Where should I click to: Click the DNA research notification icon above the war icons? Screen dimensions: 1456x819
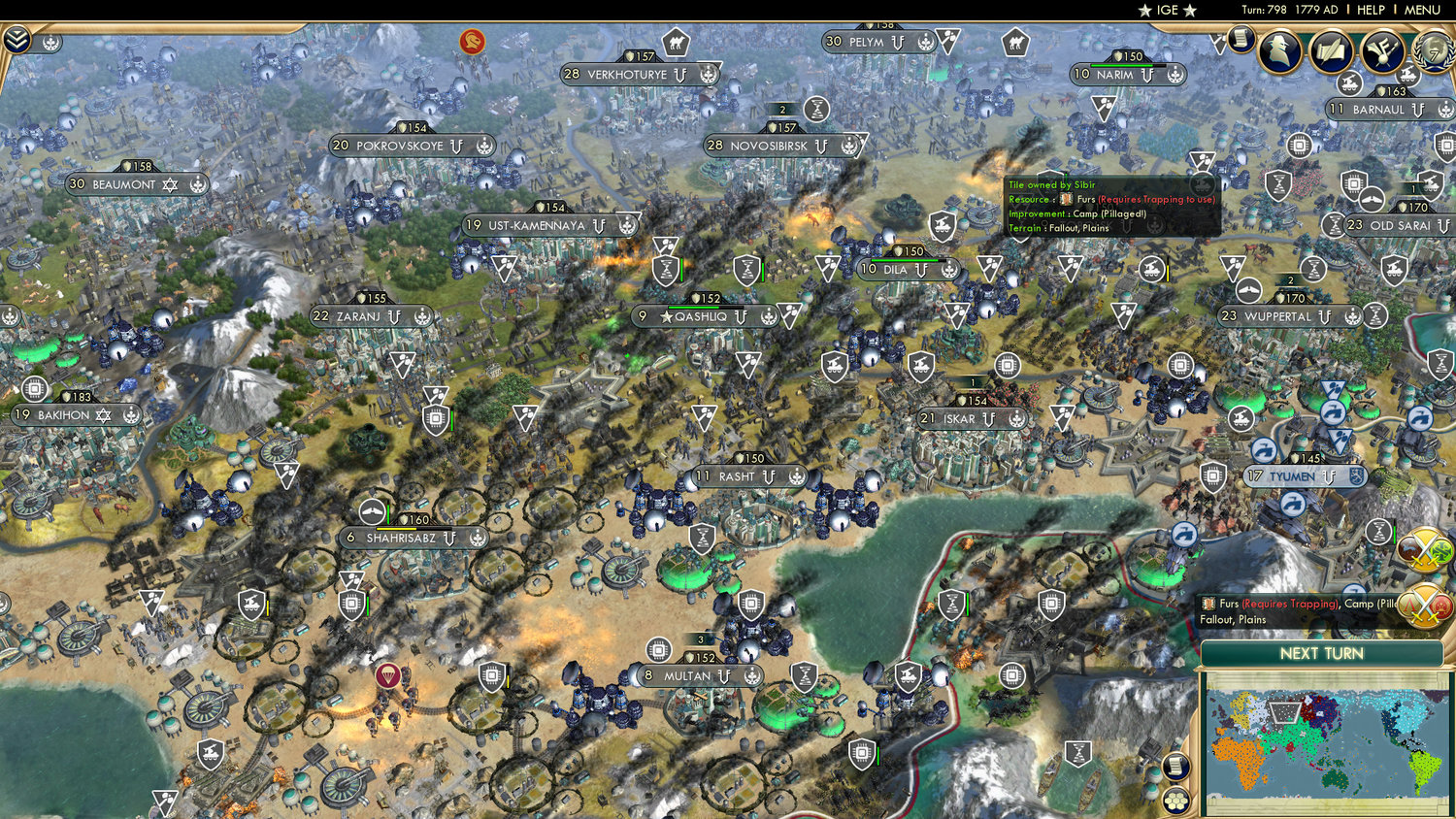click(x=1377, y=533)
